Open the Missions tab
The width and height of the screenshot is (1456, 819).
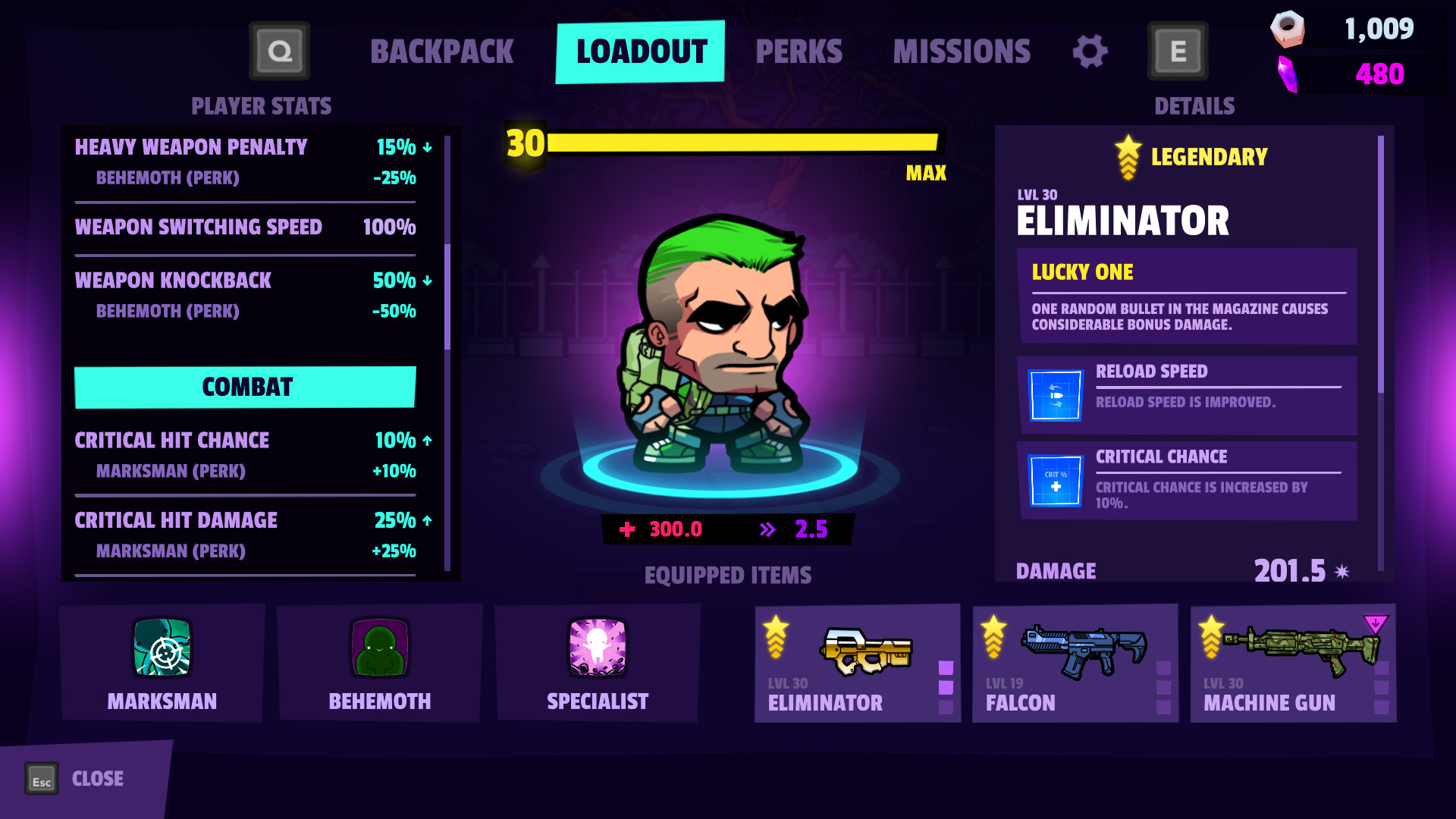(962, 51)
